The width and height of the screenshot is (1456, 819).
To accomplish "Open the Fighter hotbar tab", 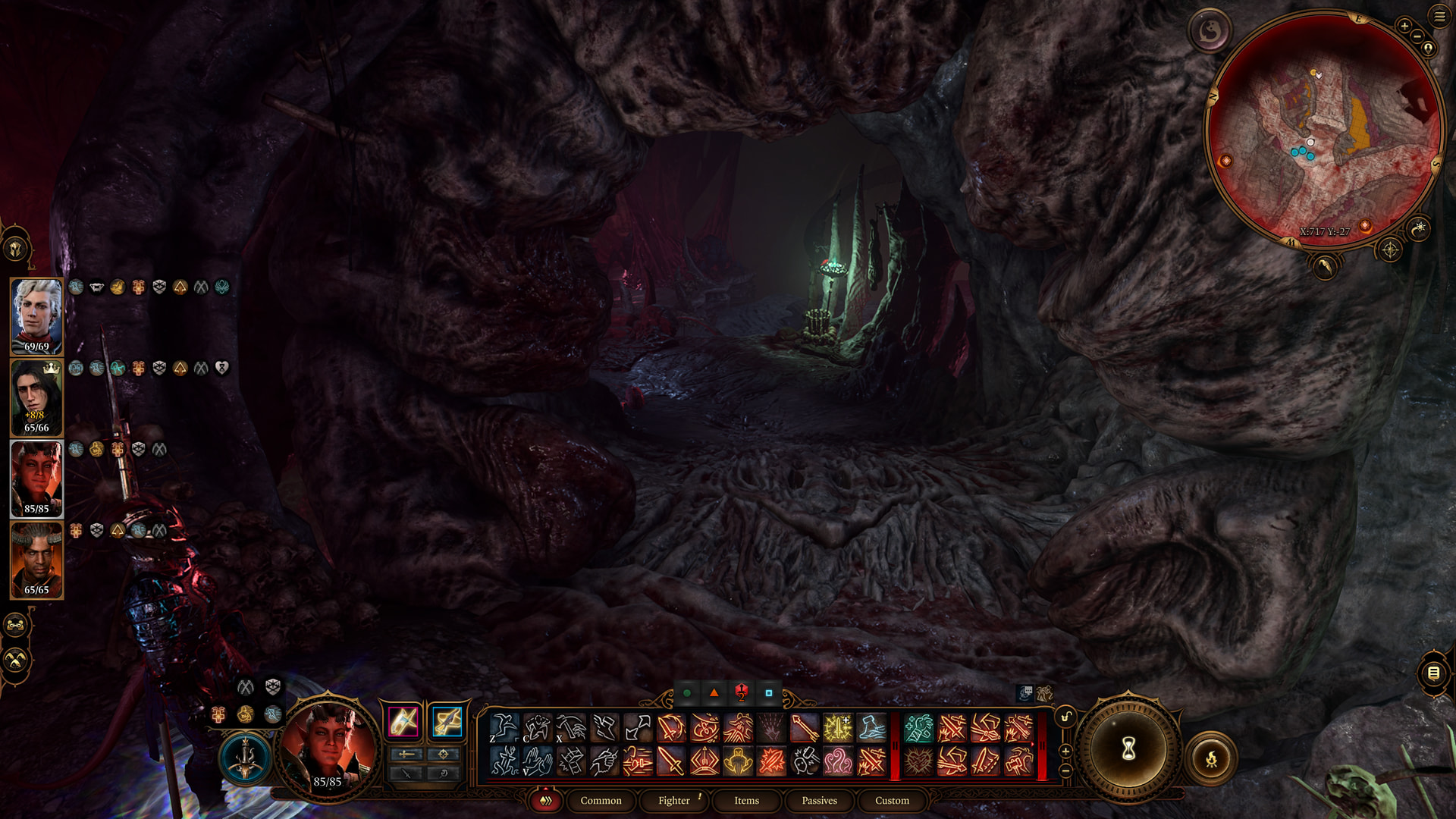I will pos(674,800).
